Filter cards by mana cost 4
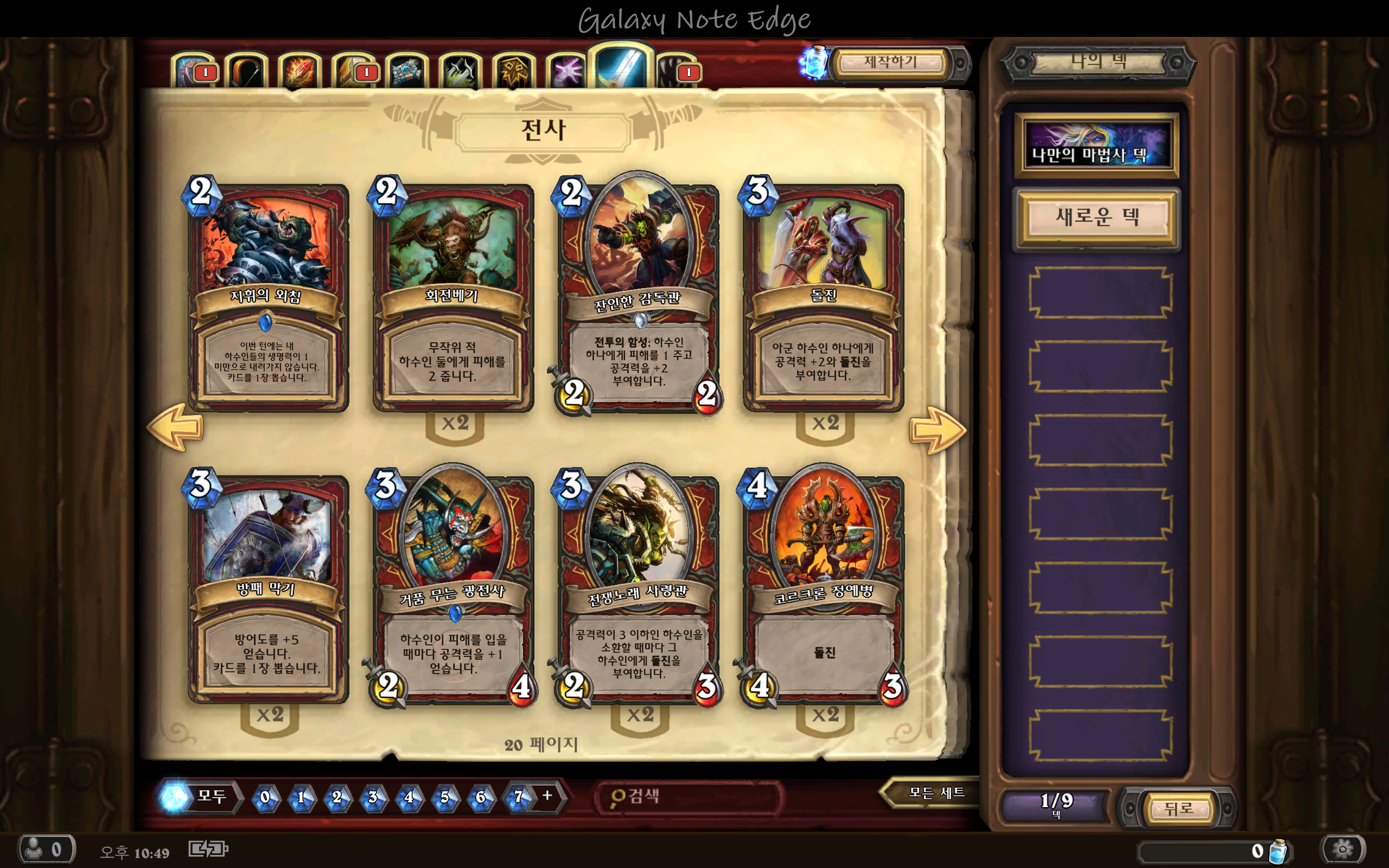The image size is (1389, 868). 409,797
